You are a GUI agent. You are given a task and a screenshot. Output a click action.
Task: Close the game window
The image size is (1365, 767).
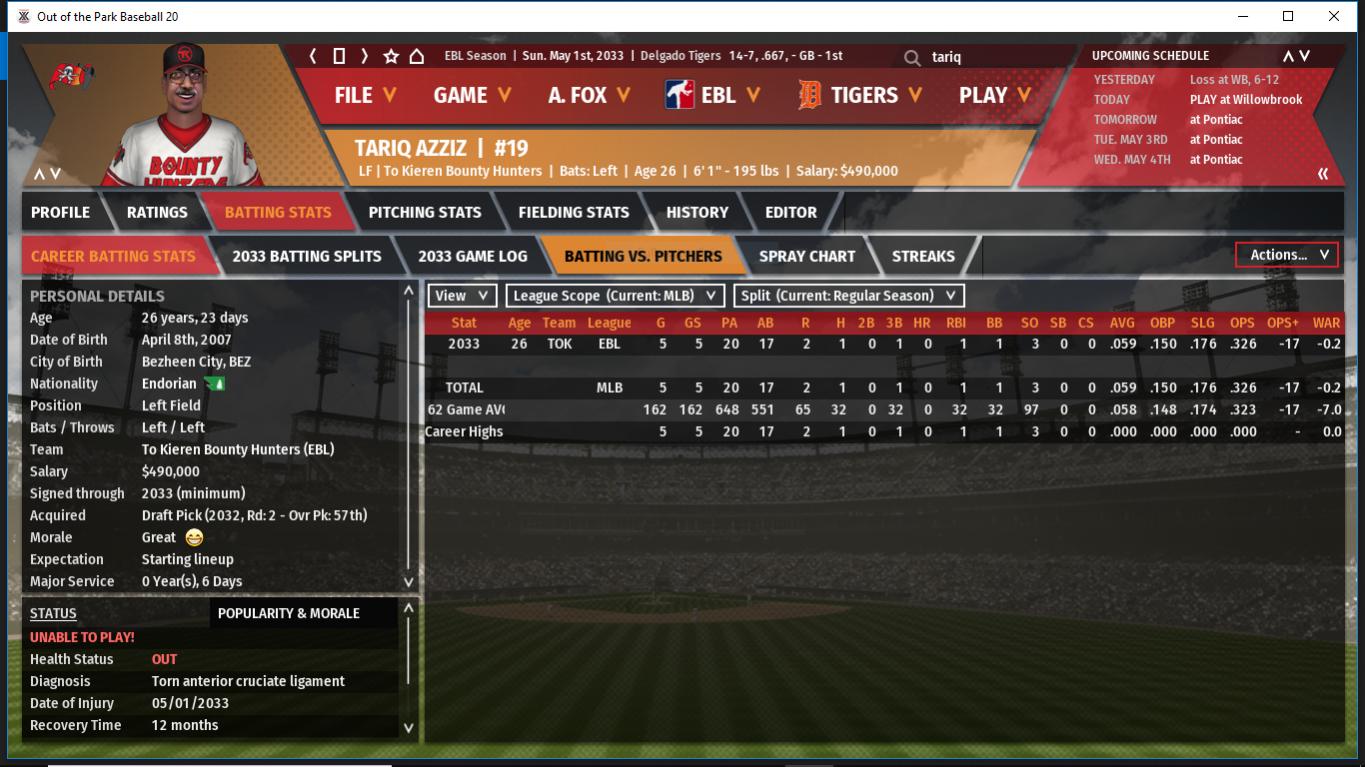pyautogui.click(x=1334, y=16)
